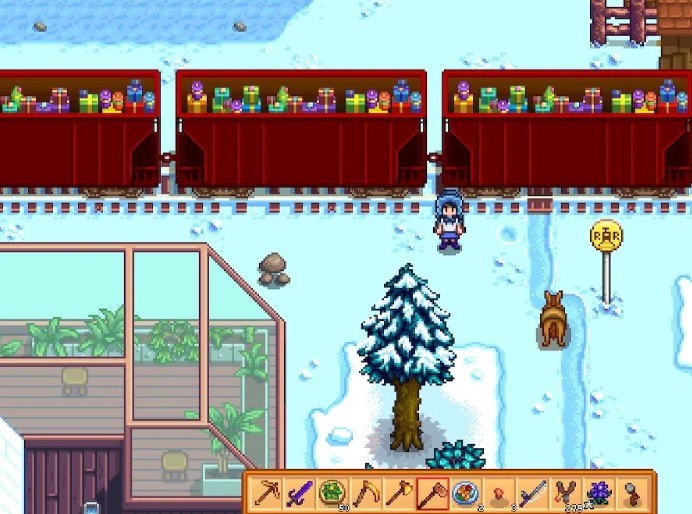Select the slingshot in the hotbar
This screenshot has height=514, width=692.
[x=564, y=492]
